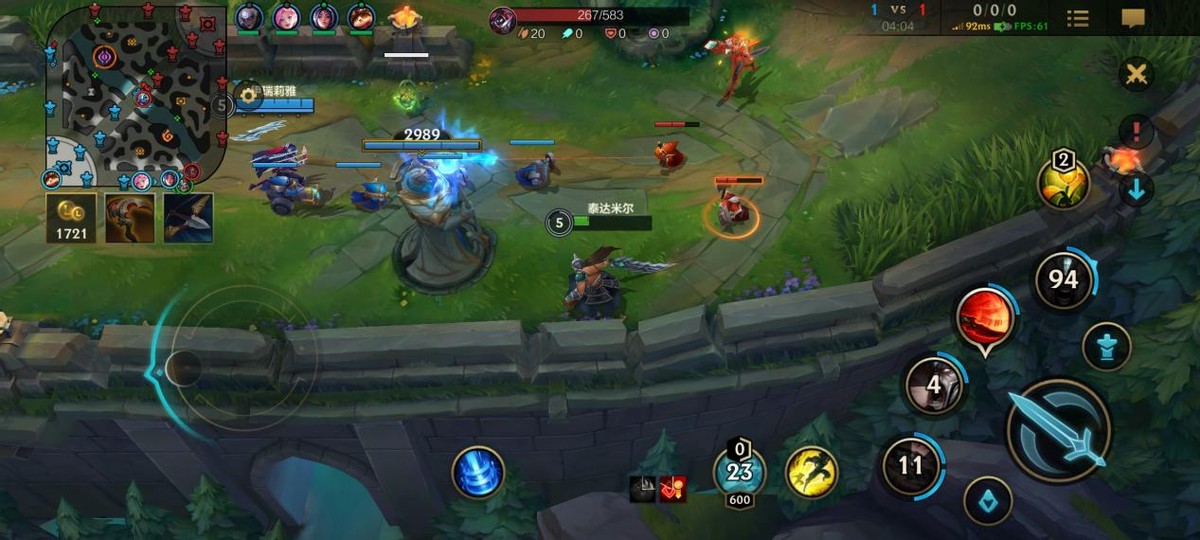1200x540 pixels.
Task: Buy the recommended boots item
Action: click(x=130, y=218)
